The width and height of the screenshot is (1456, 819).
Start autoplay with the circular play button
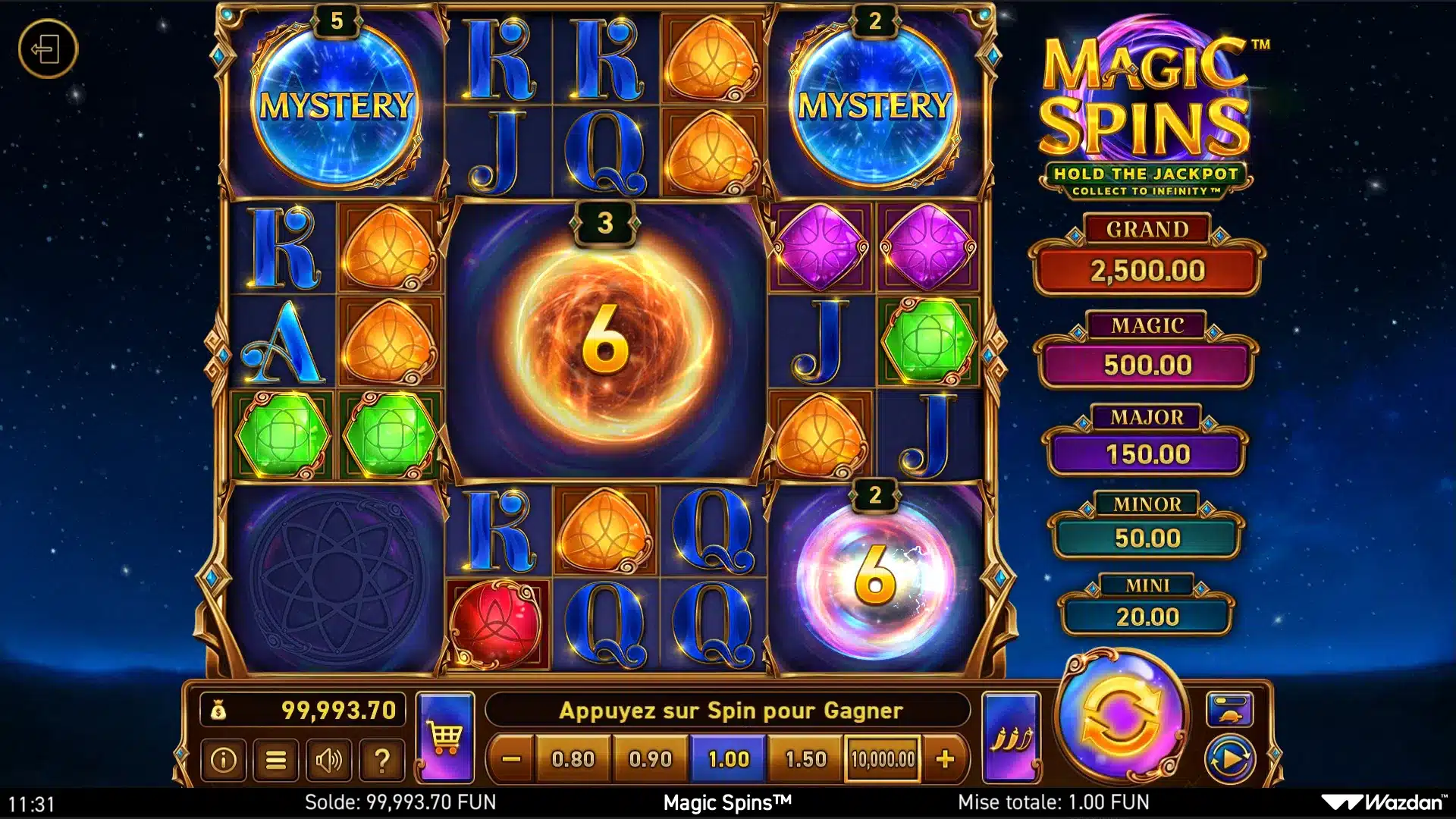point(1229,759)
